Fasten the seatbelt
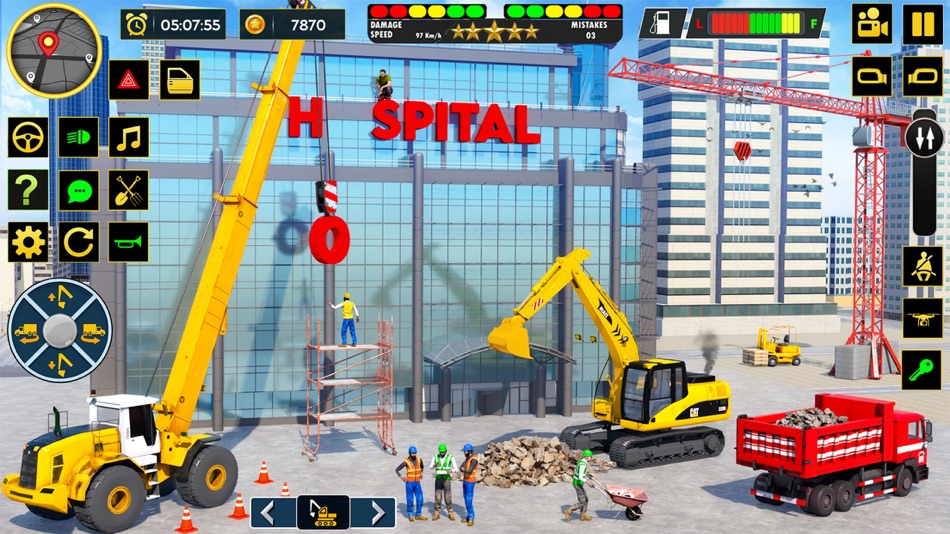 [x=922, y=266]
